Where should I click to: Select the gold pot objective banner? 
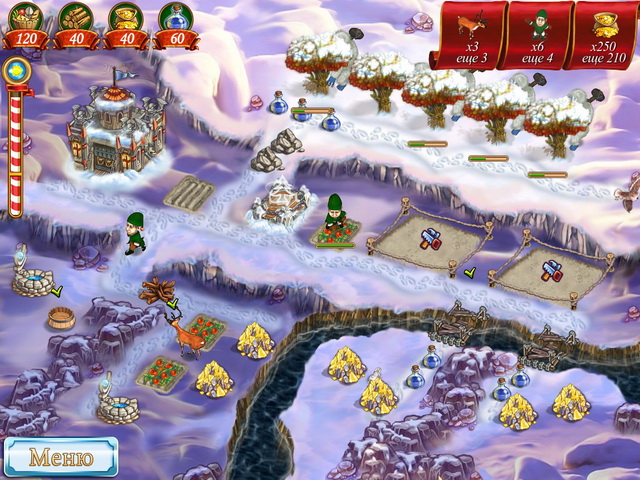pos(603,34)
